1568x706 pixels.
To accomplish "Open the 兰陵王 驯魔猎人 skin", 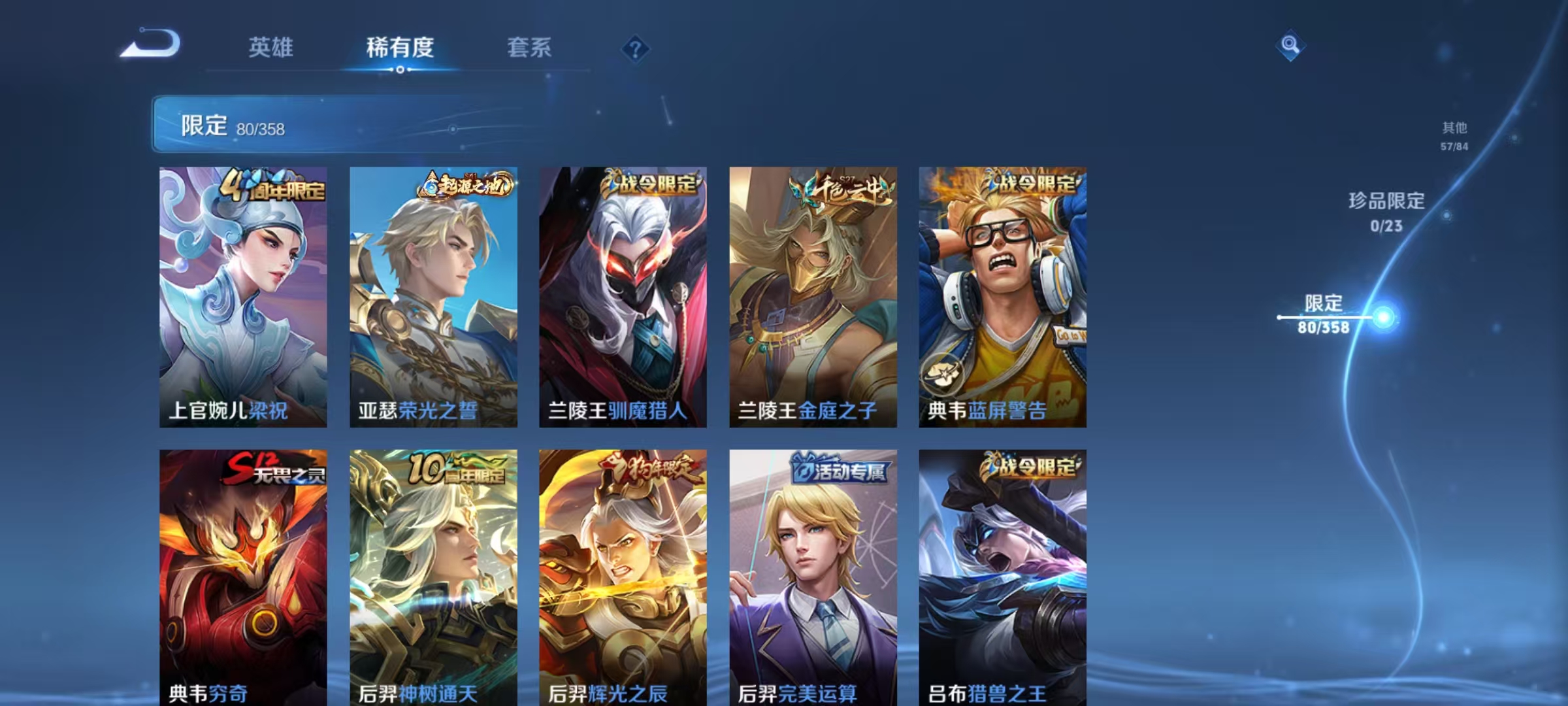I will pos(624,294).
